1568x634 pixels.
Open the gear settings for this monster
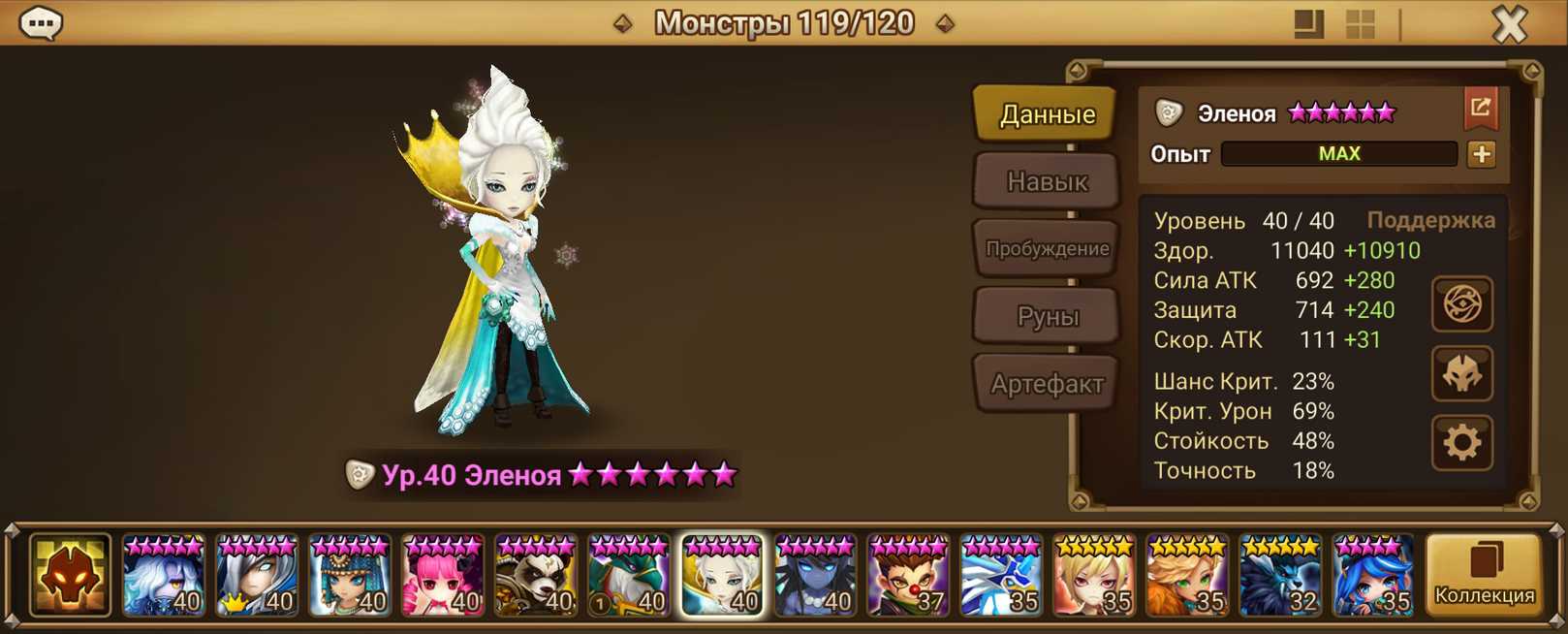1462,443
